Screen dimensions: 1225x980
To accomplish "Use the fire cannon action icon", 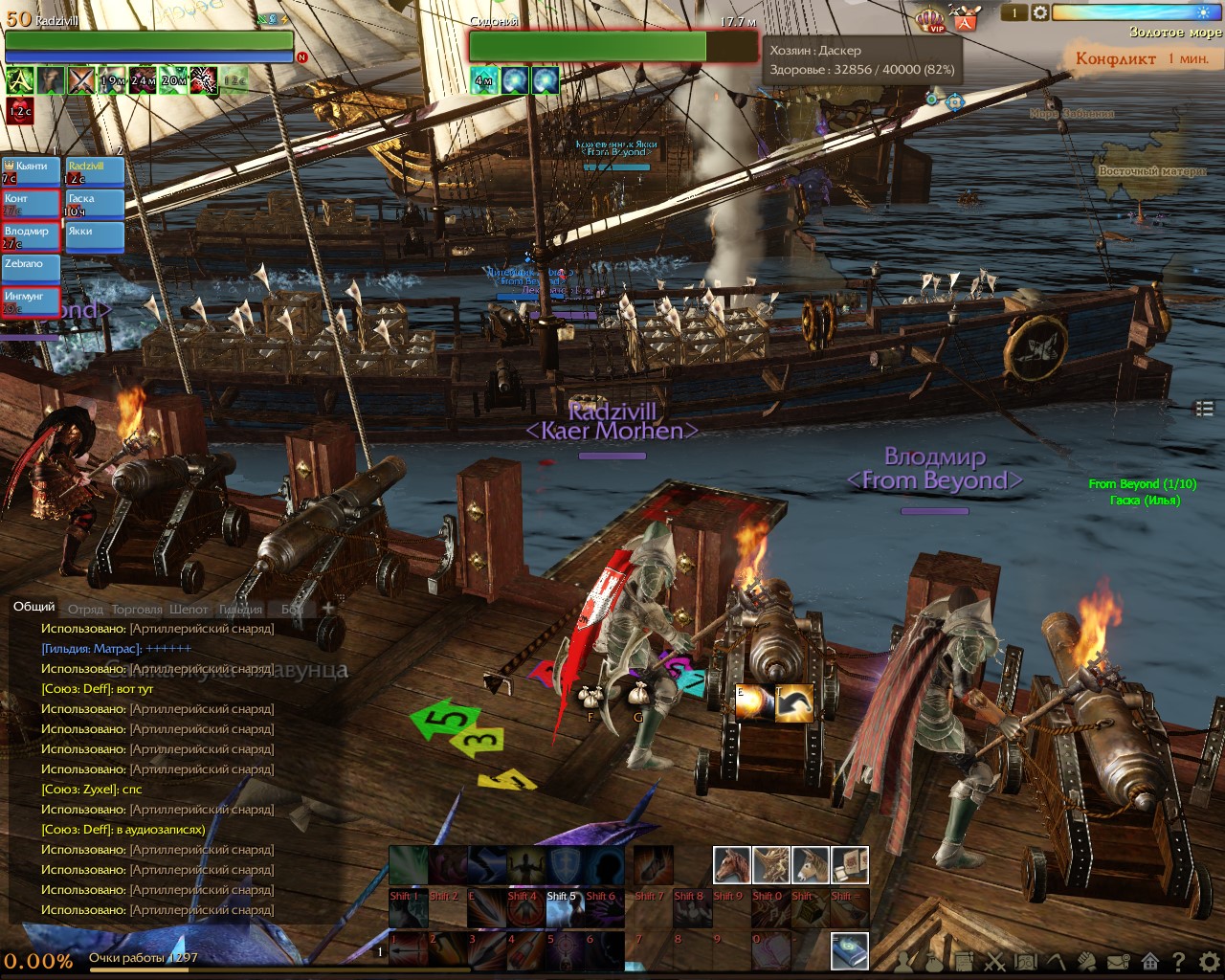I will pos(753,702).
